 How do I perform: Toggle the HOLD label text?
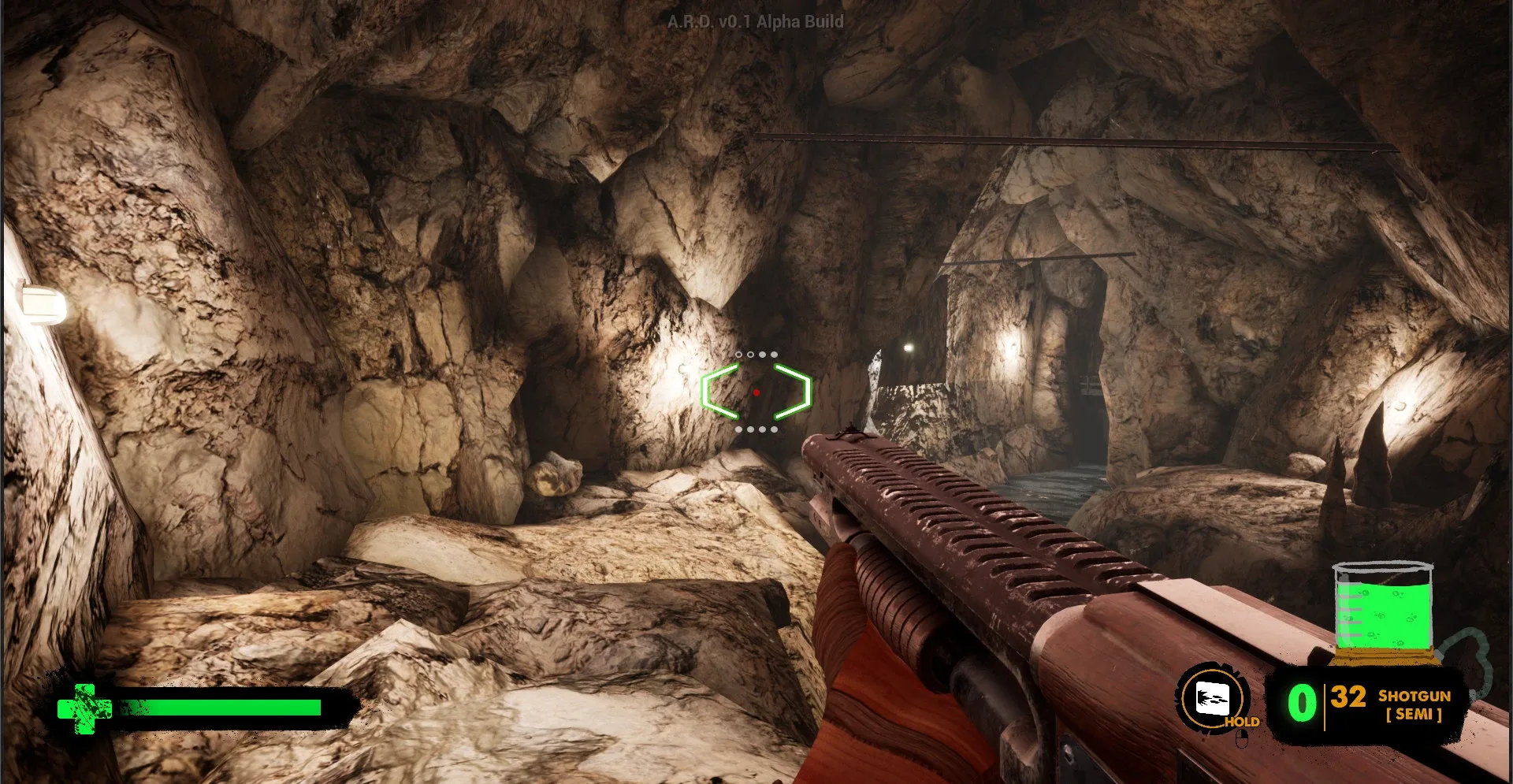(x=1243, y=721)
